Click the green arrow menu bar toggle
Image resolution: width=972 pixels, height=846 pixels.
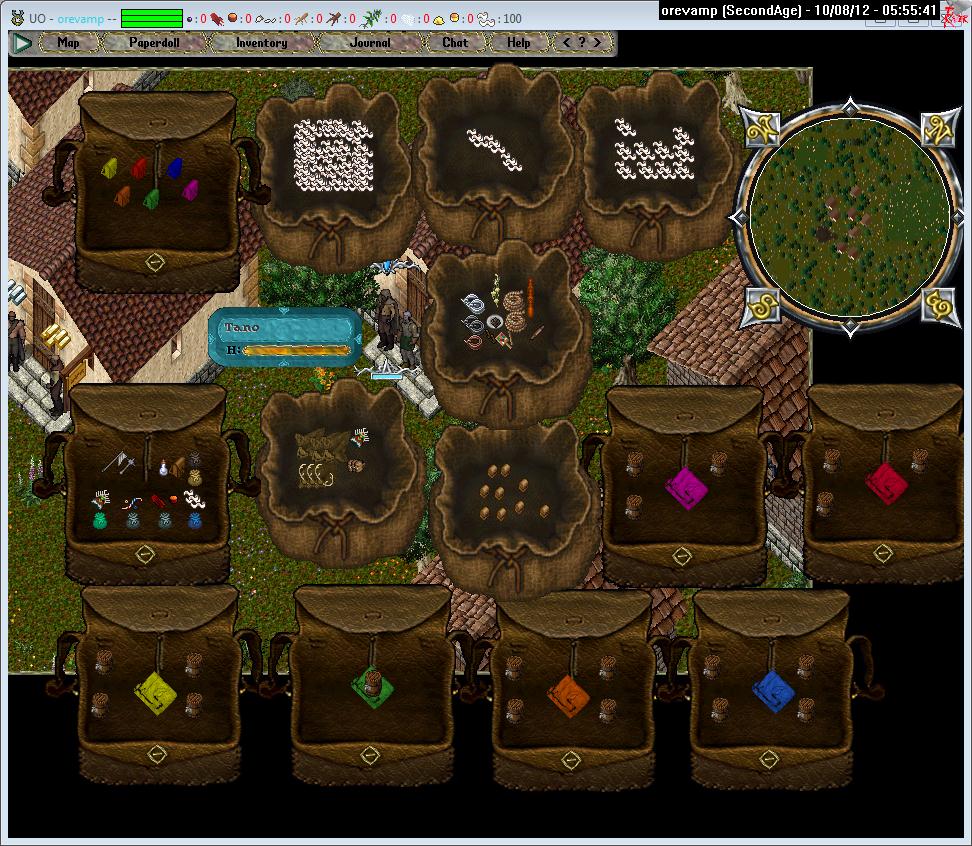point(22,43)
